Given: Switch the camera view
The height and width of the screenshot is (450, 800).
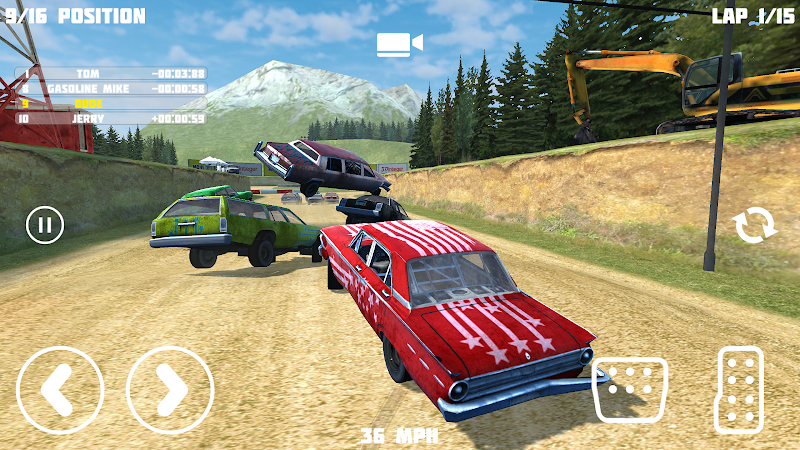Looking at the screenshot, I should [399, 43].
